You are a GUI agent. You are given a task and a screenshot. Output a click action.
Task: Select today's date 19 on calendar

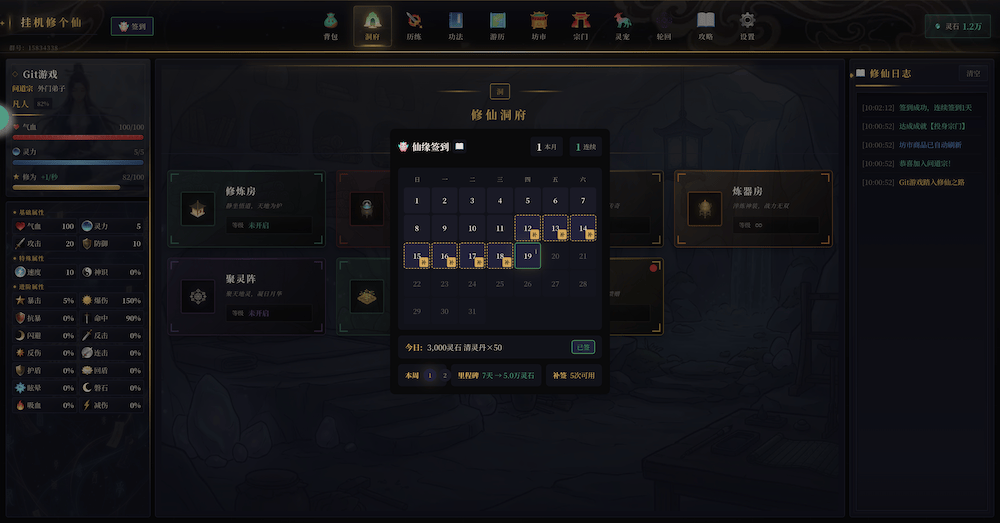[527, 256]
